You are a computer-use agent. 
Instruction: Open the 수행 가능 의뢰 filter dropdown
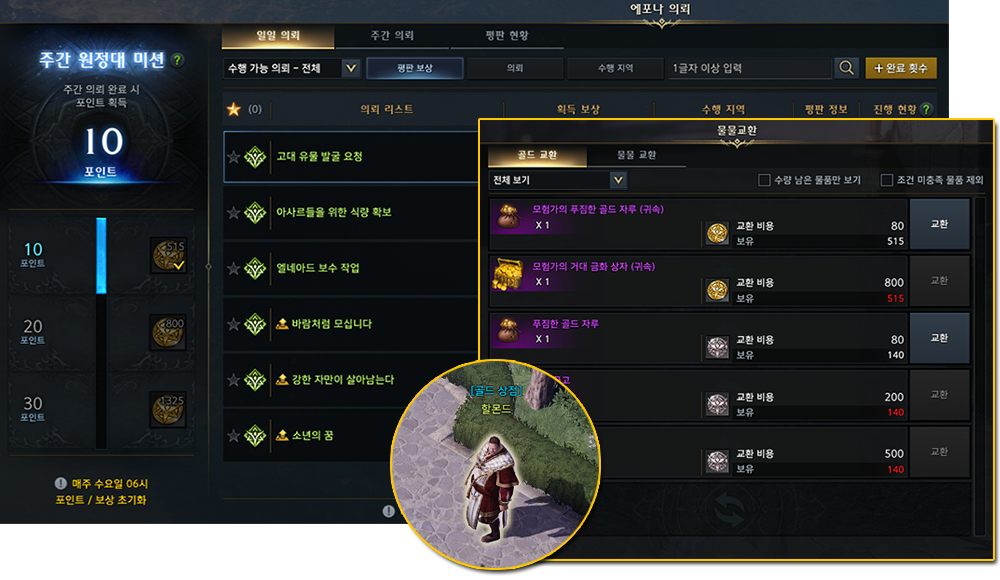coord(350,69)
